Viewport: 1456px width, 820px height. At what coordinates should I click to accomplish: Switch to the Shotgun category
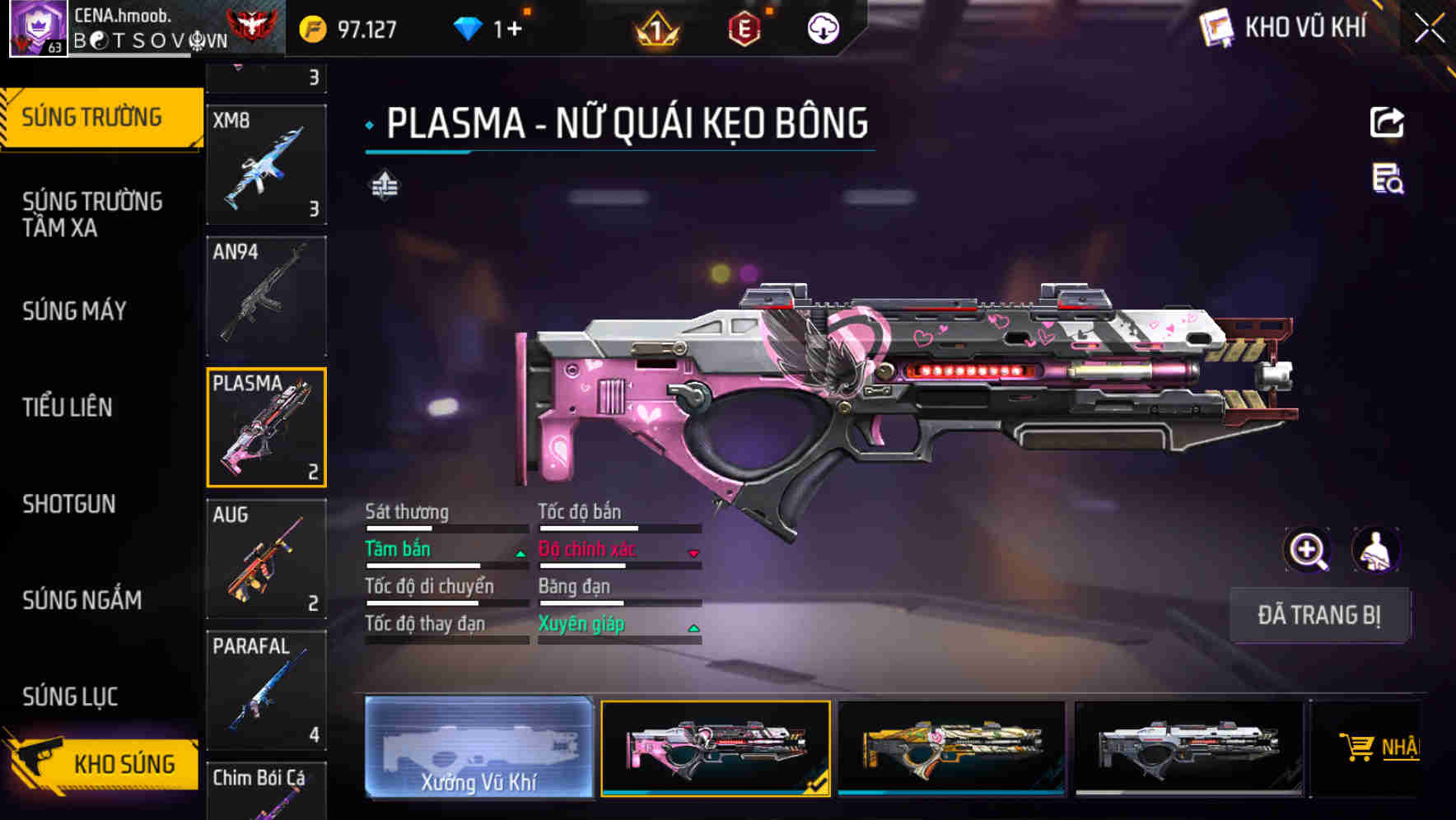(x=69, y=503)
